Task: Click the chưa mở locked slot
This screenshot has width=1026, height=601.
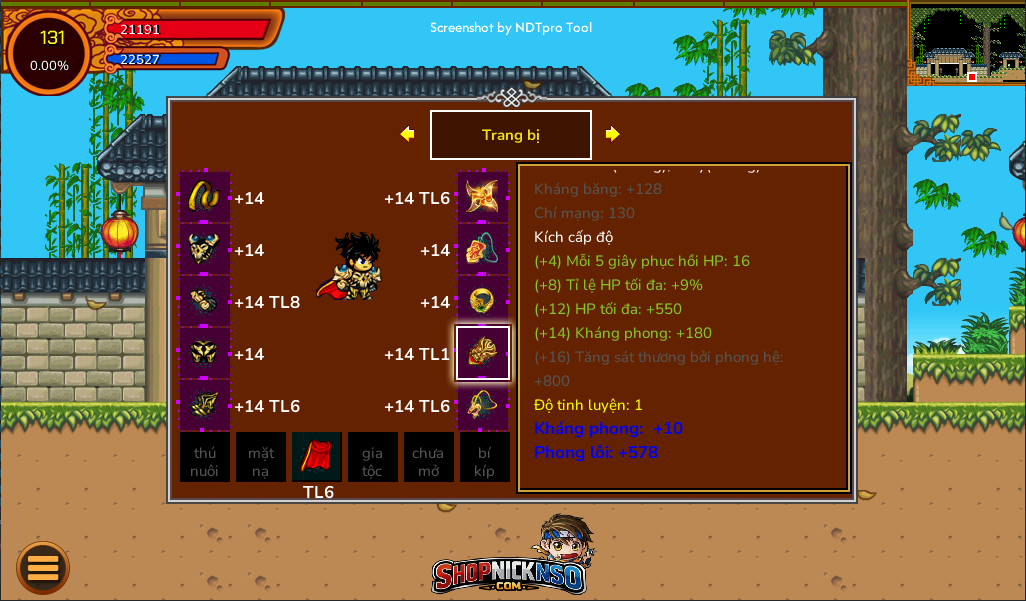Action: pos(428,458)
